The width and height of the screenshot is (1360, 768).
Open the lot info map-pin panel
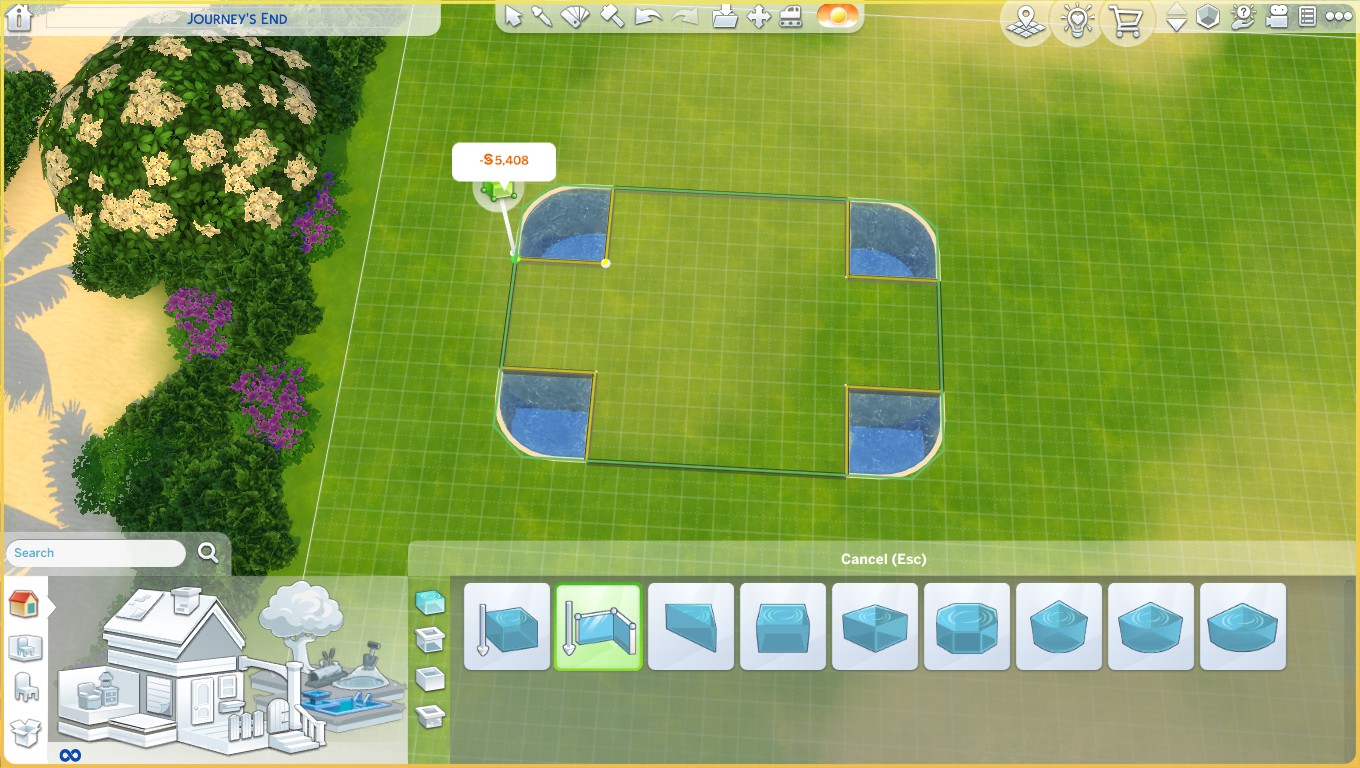coord(1025,20)
